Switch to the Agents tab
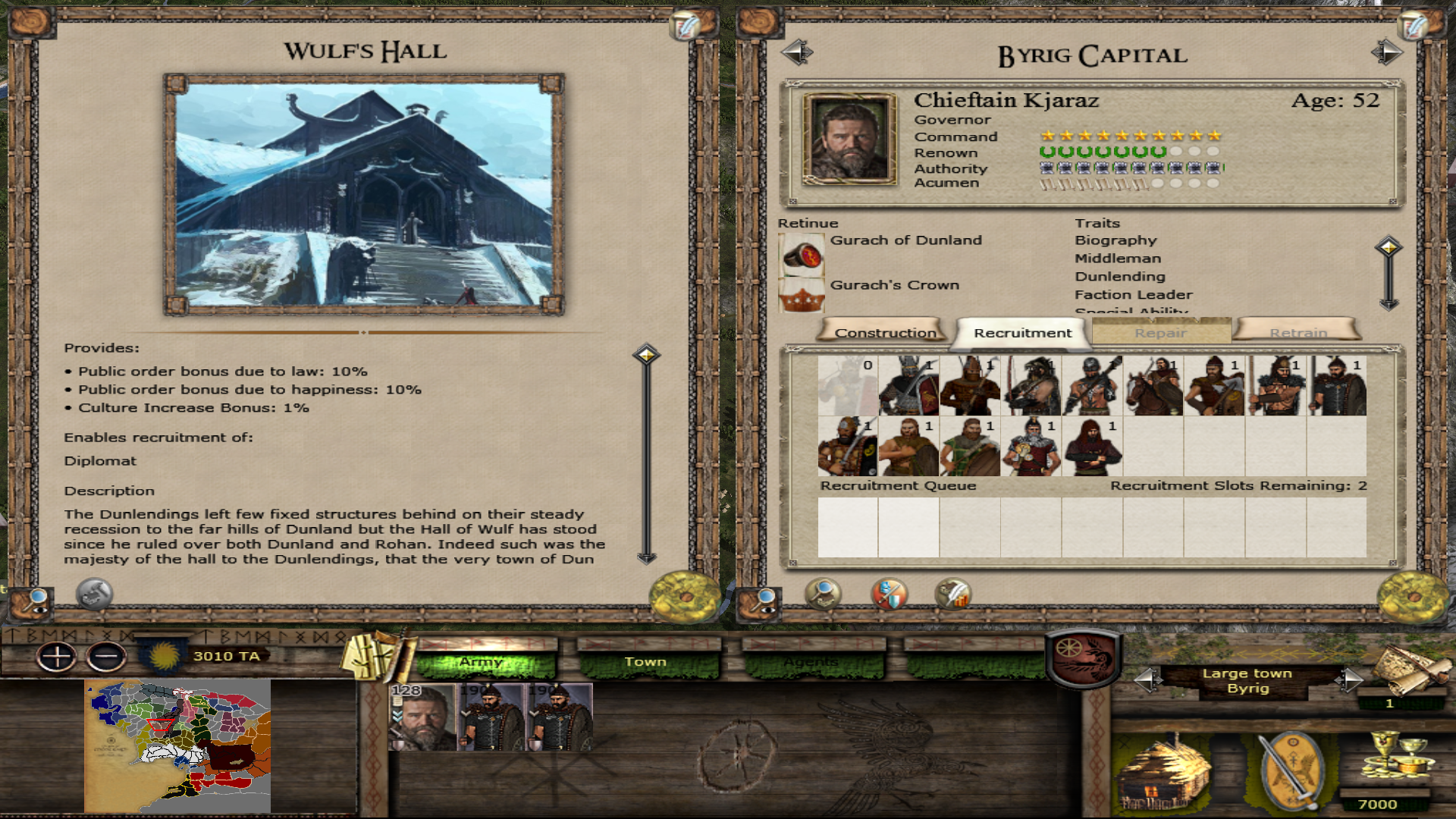 tap(811, 662)
